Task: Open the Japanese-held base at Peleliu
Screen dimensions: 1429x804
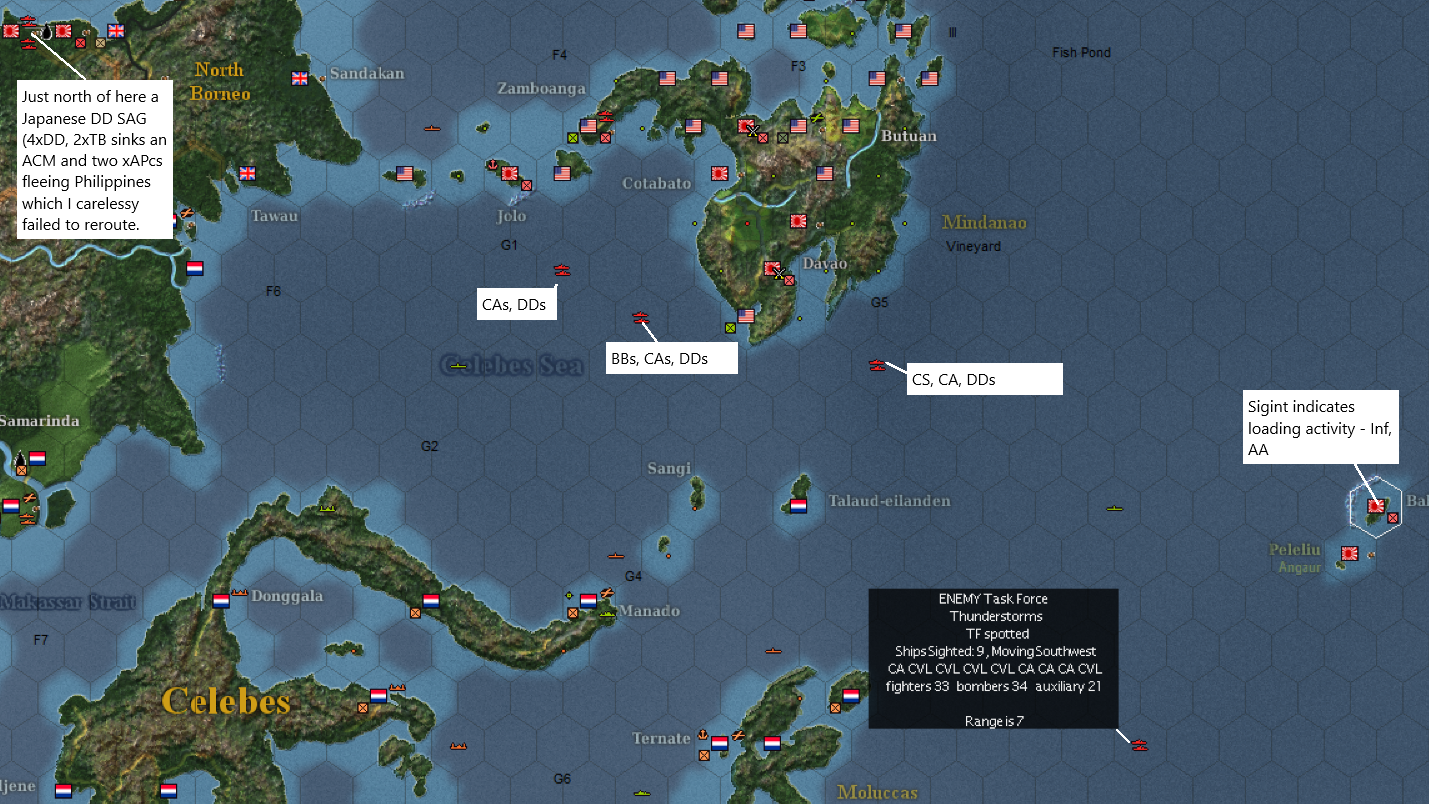Action: click(x=1349, y=553)
